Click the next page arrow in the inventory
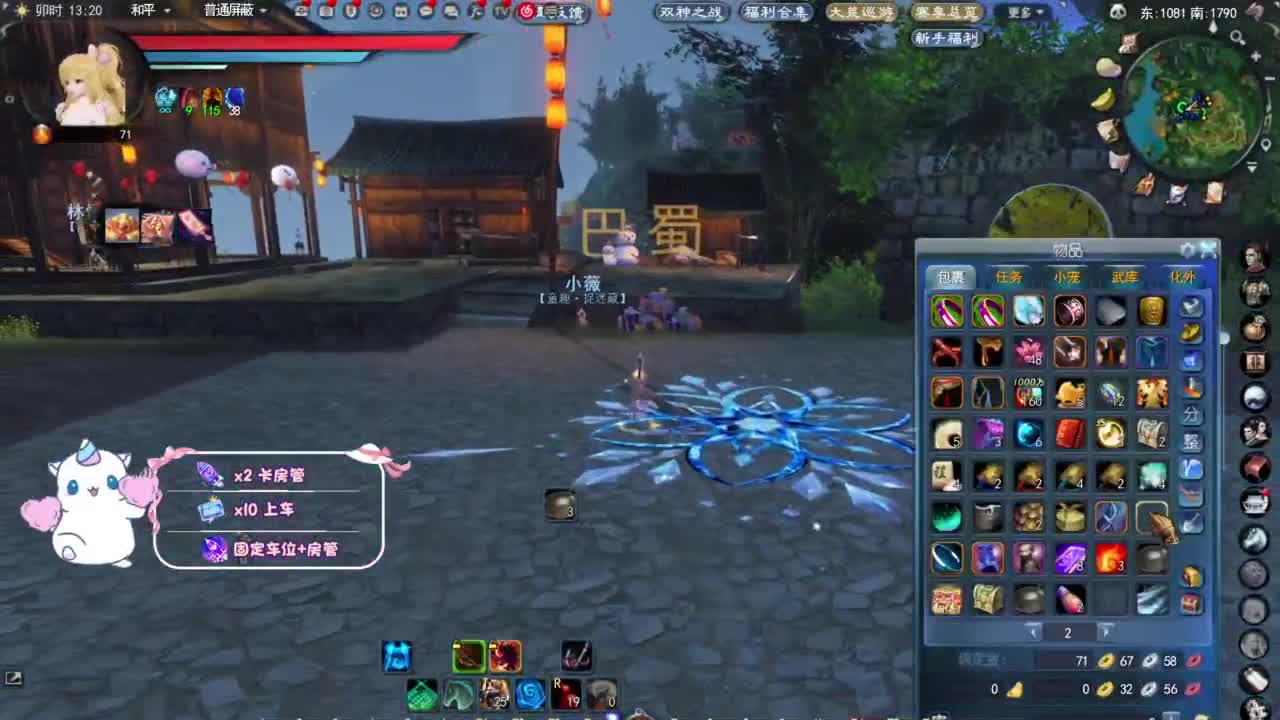The image size is (1280, 720). coord(1105,632)
